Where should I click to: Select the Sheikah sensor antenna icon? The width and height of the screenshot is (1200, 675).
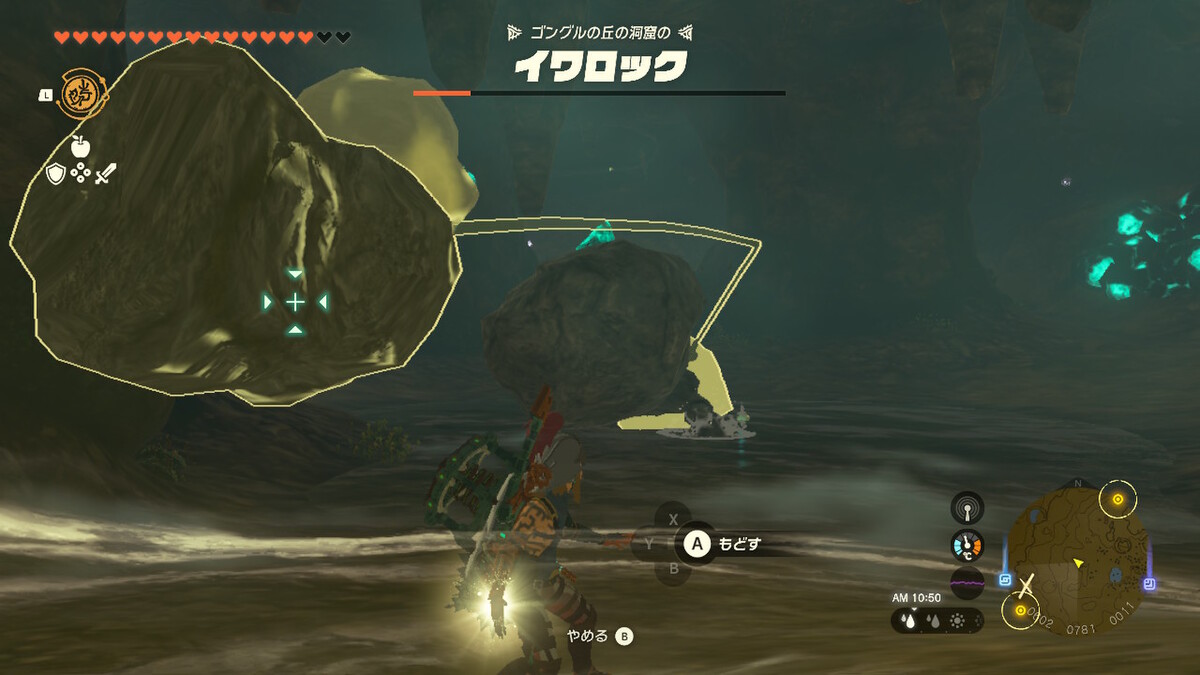(967, 508)
